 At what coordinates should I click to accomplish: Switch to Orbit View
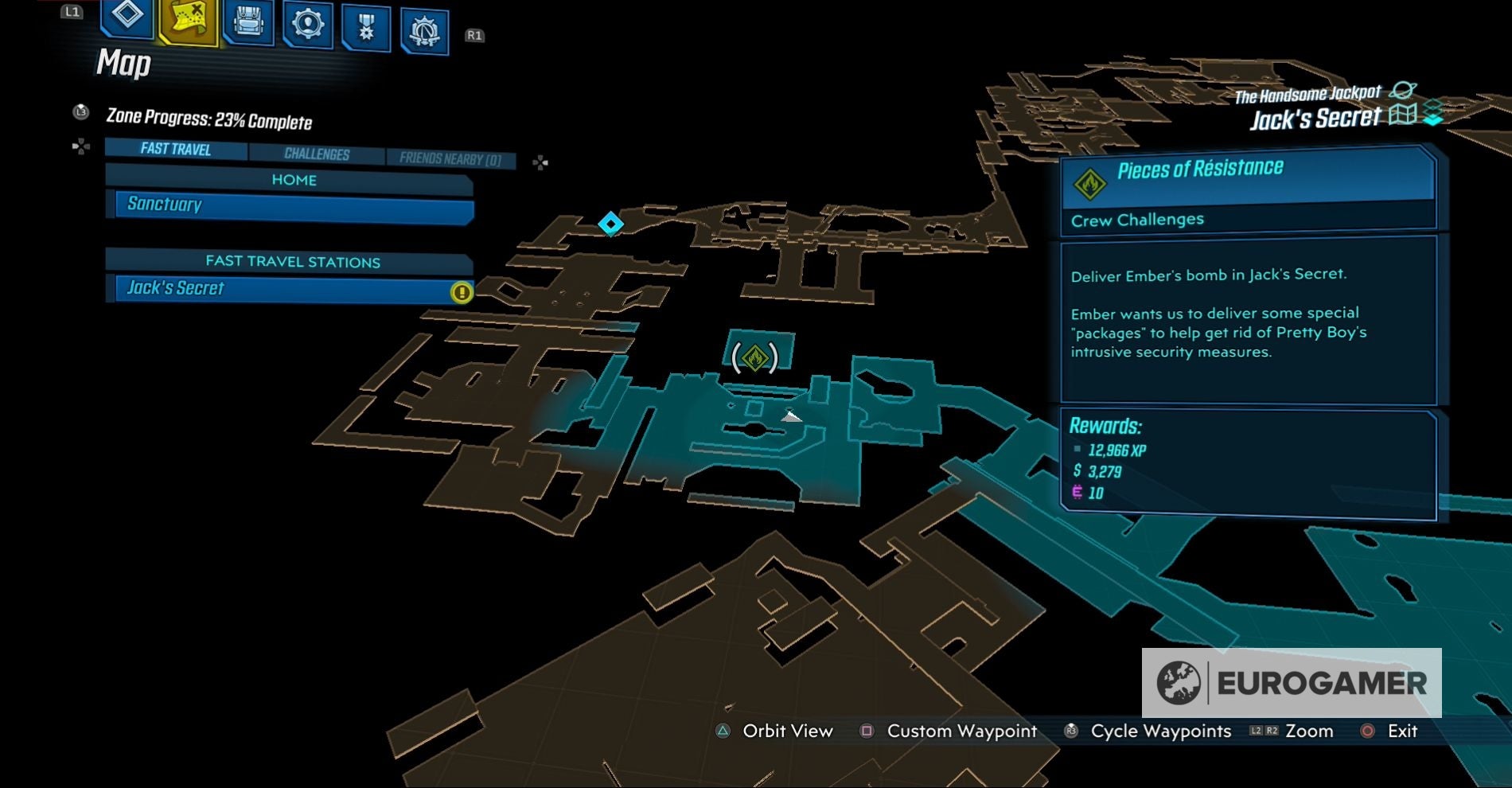pyautogui.click(x=785, y=731)
